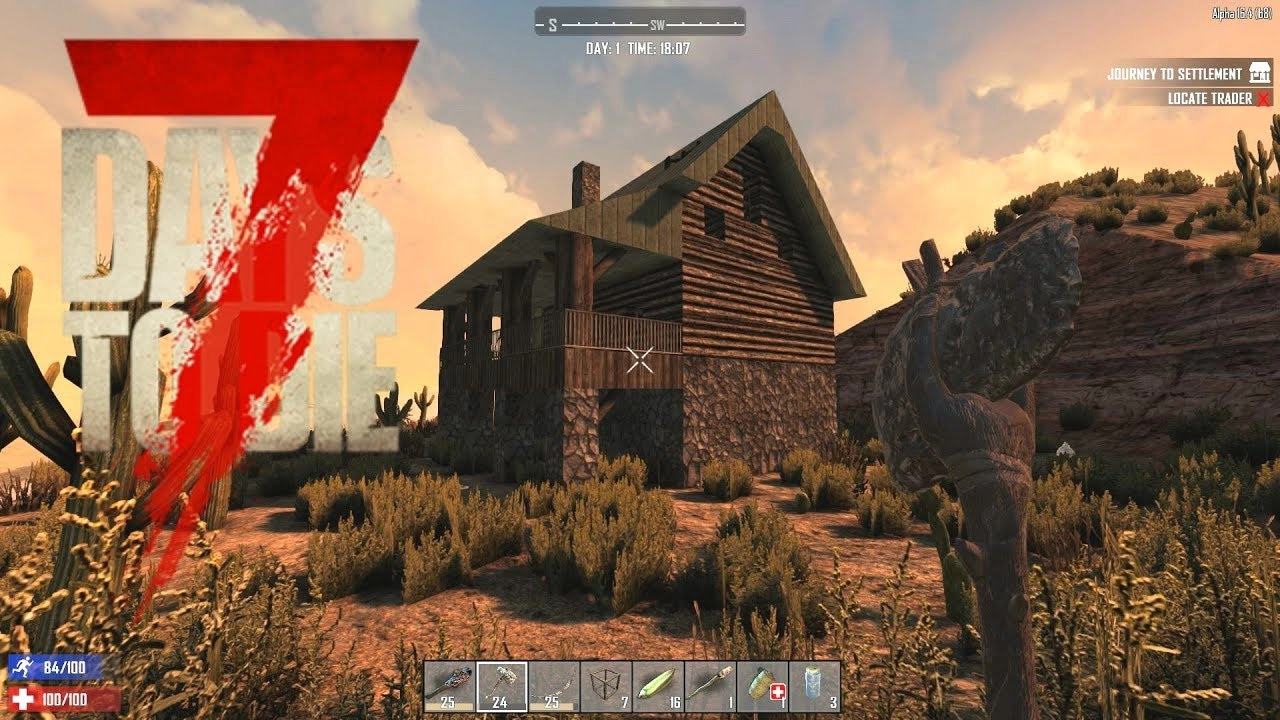Pick the corn item in the hotbar
1280x720 pixels.
[658, 686]
